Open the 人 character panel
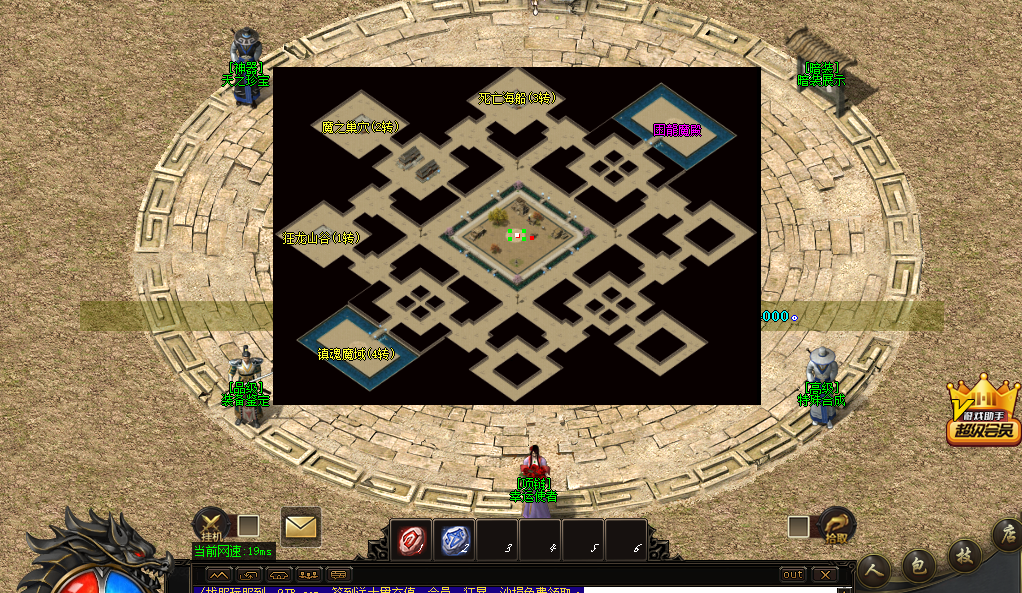 [x=874, y=570]
